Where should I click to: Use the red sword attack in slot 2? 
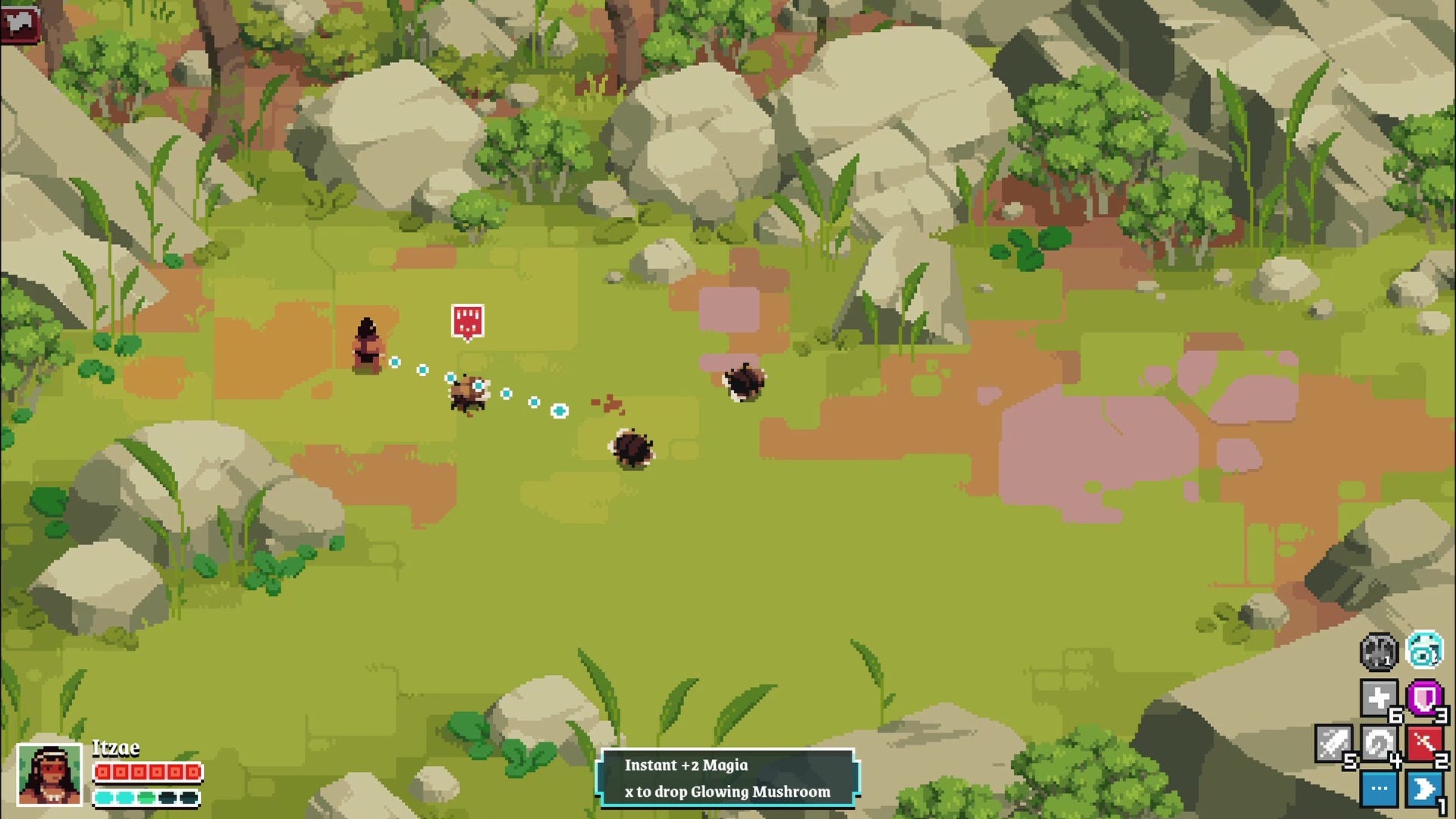pyautogui.click(x=1423, y=744)
